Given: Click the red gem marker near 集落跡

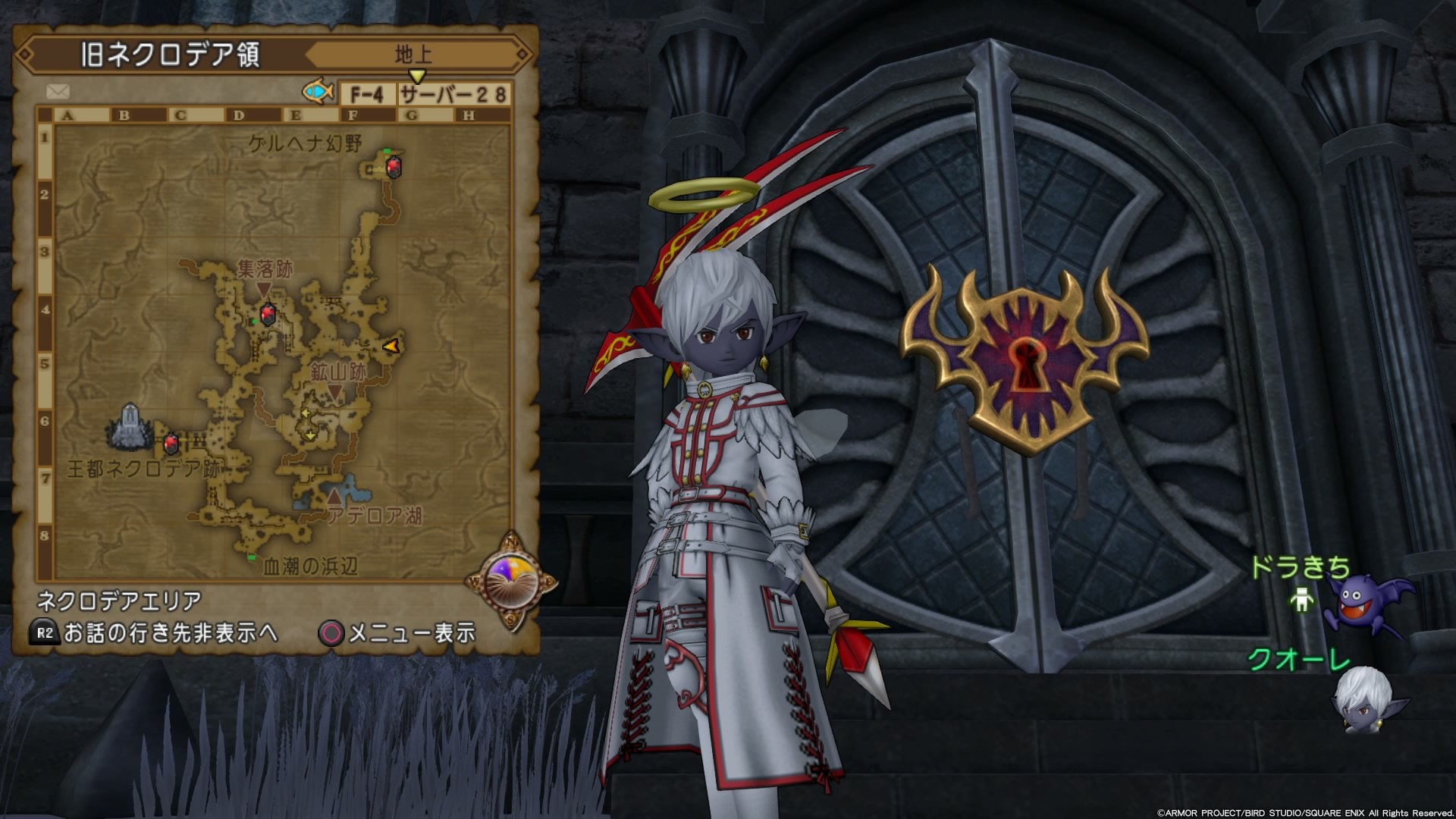Looking at the screenshot, I should pos(267,313).
